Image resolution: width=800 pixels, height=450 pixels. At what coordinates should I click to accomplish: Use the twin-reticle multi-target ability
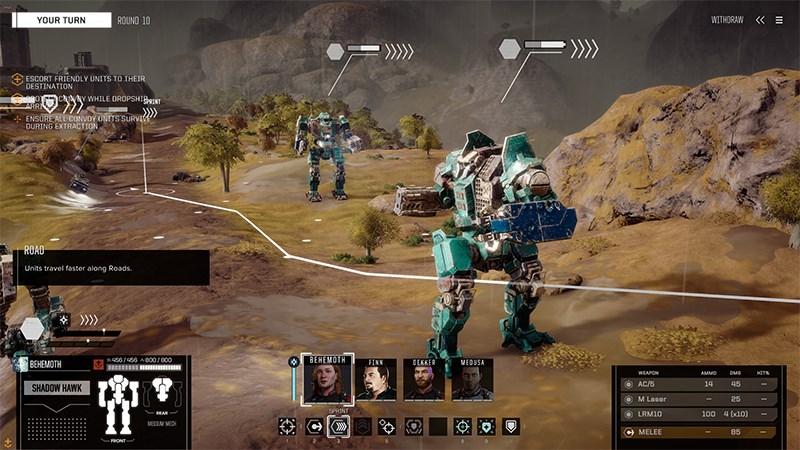[387, 427]
